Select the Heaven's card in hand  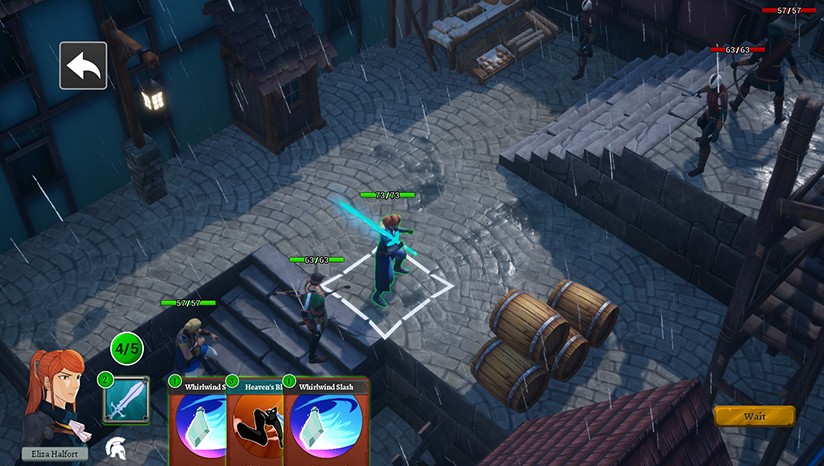255,422
